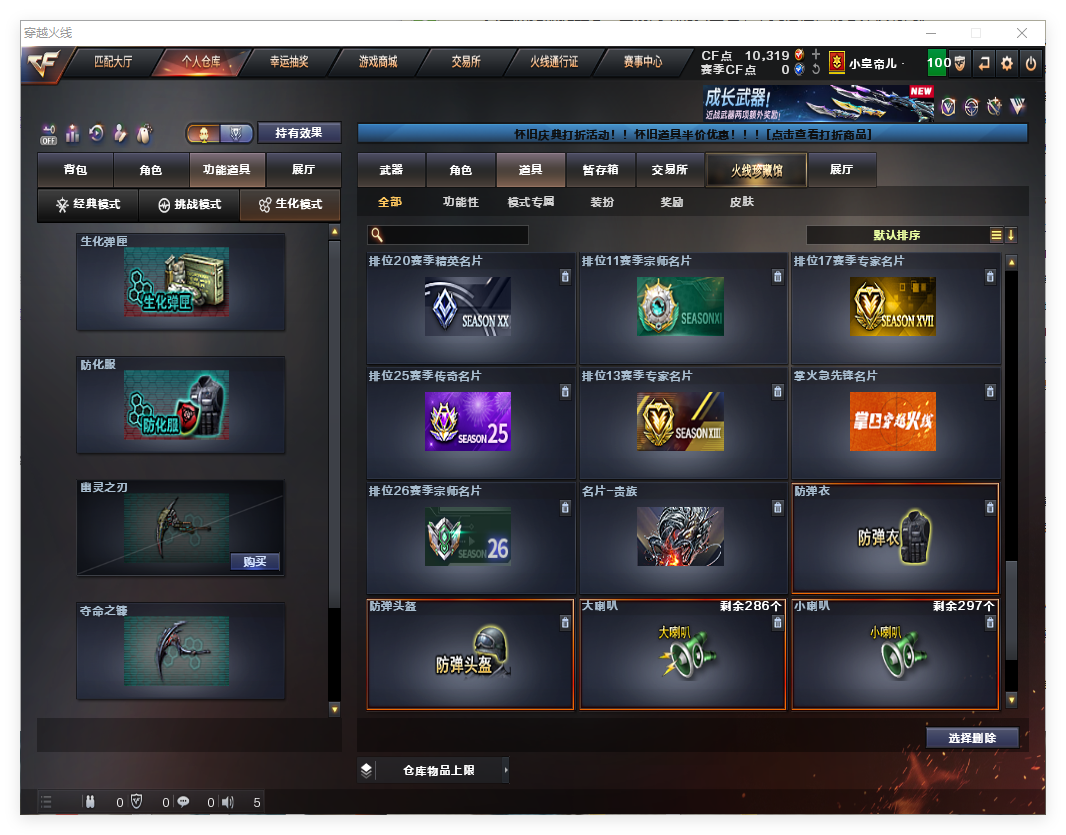
Task: Close the game window
Action: (1022, 33)
